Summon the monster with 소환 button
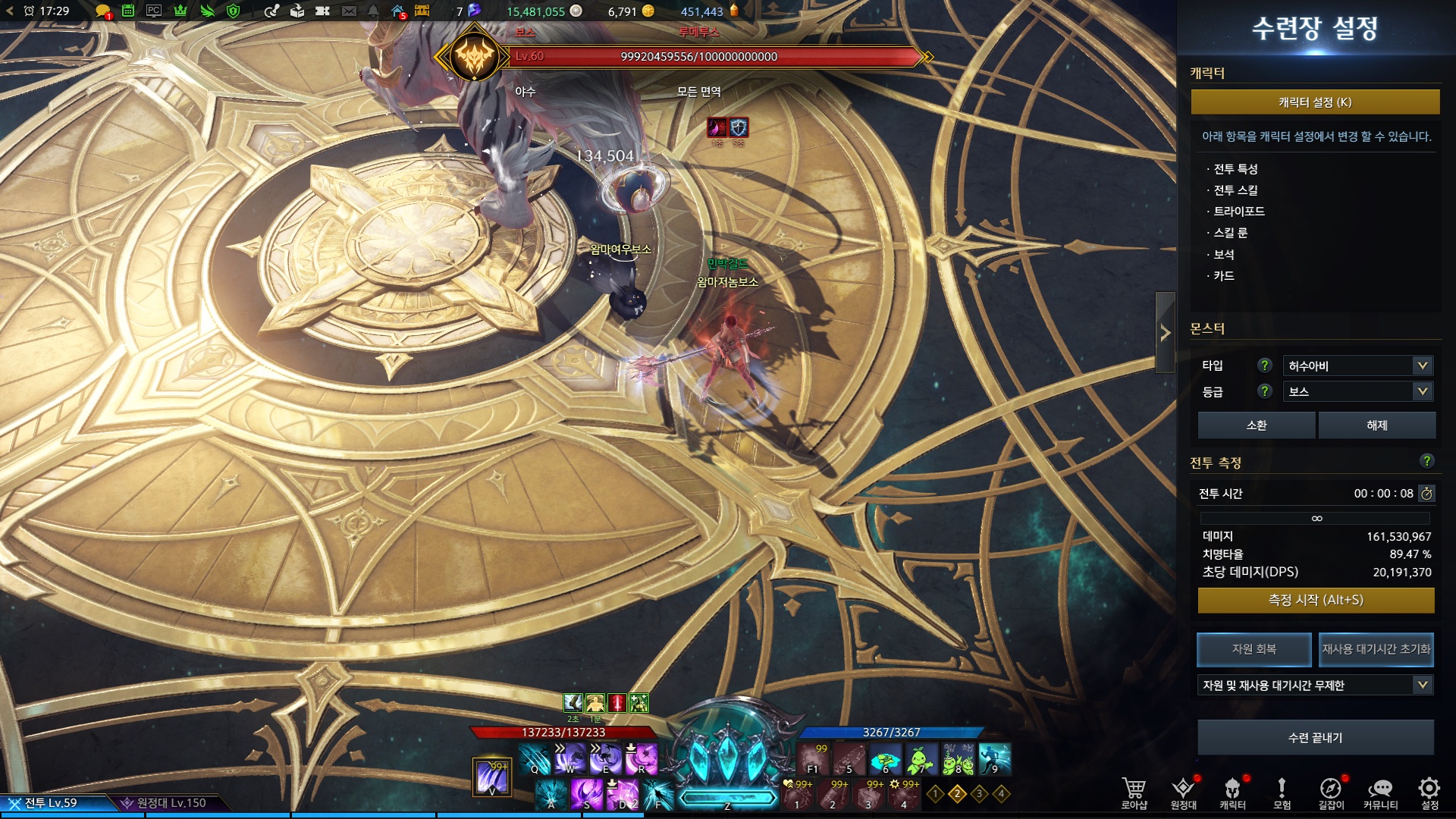 coord(1256,425)
